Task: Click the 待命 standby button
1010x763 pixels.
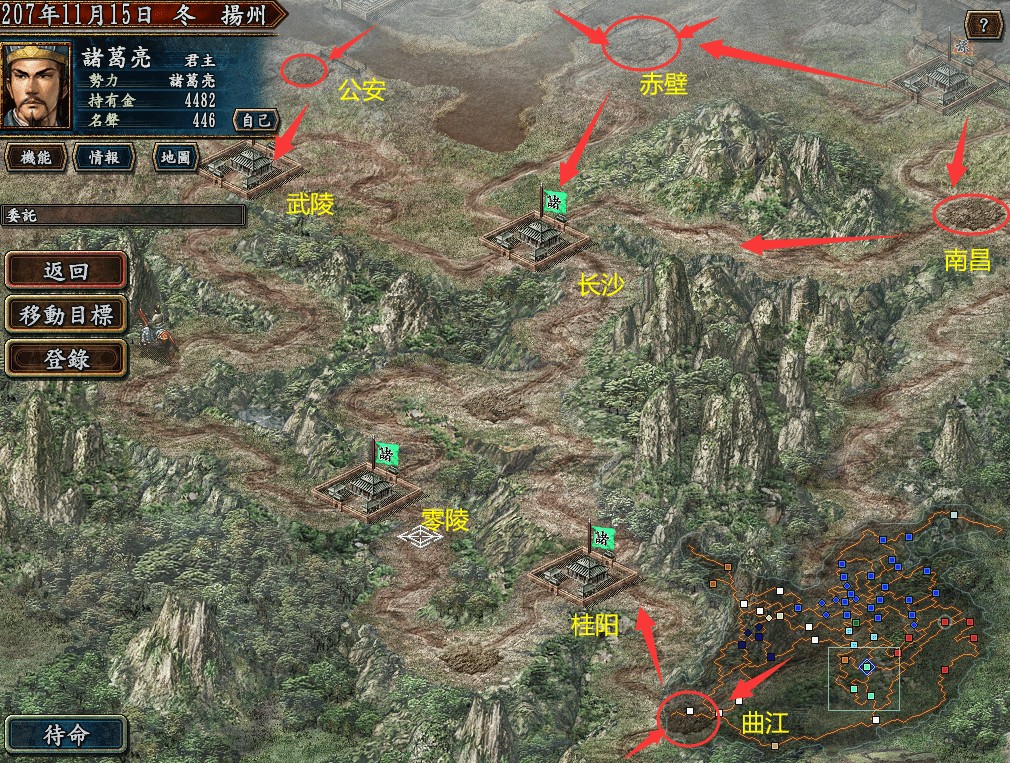Action: [66, 734]
